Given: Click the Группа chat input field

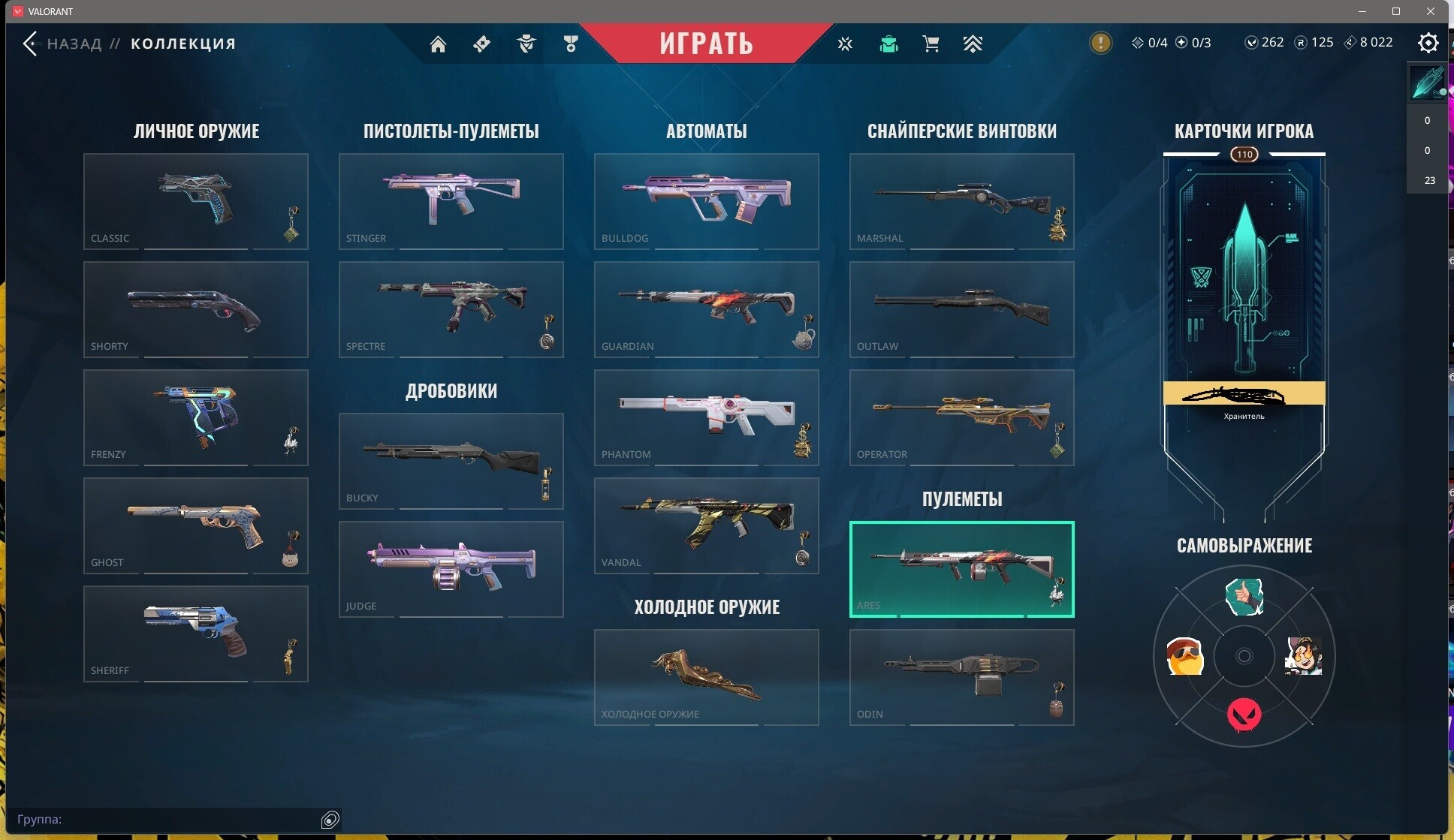Looking at the screenshot, I should pyautogui.click(x=165, y=819).
